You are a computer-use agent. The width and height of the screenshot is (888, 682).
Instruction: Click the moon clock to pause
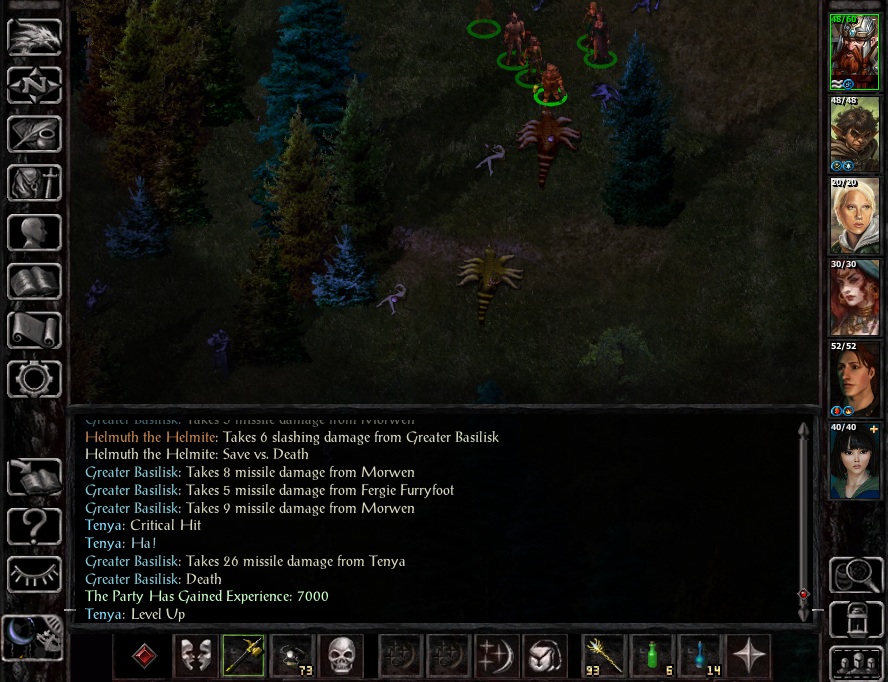coord(30,636)
